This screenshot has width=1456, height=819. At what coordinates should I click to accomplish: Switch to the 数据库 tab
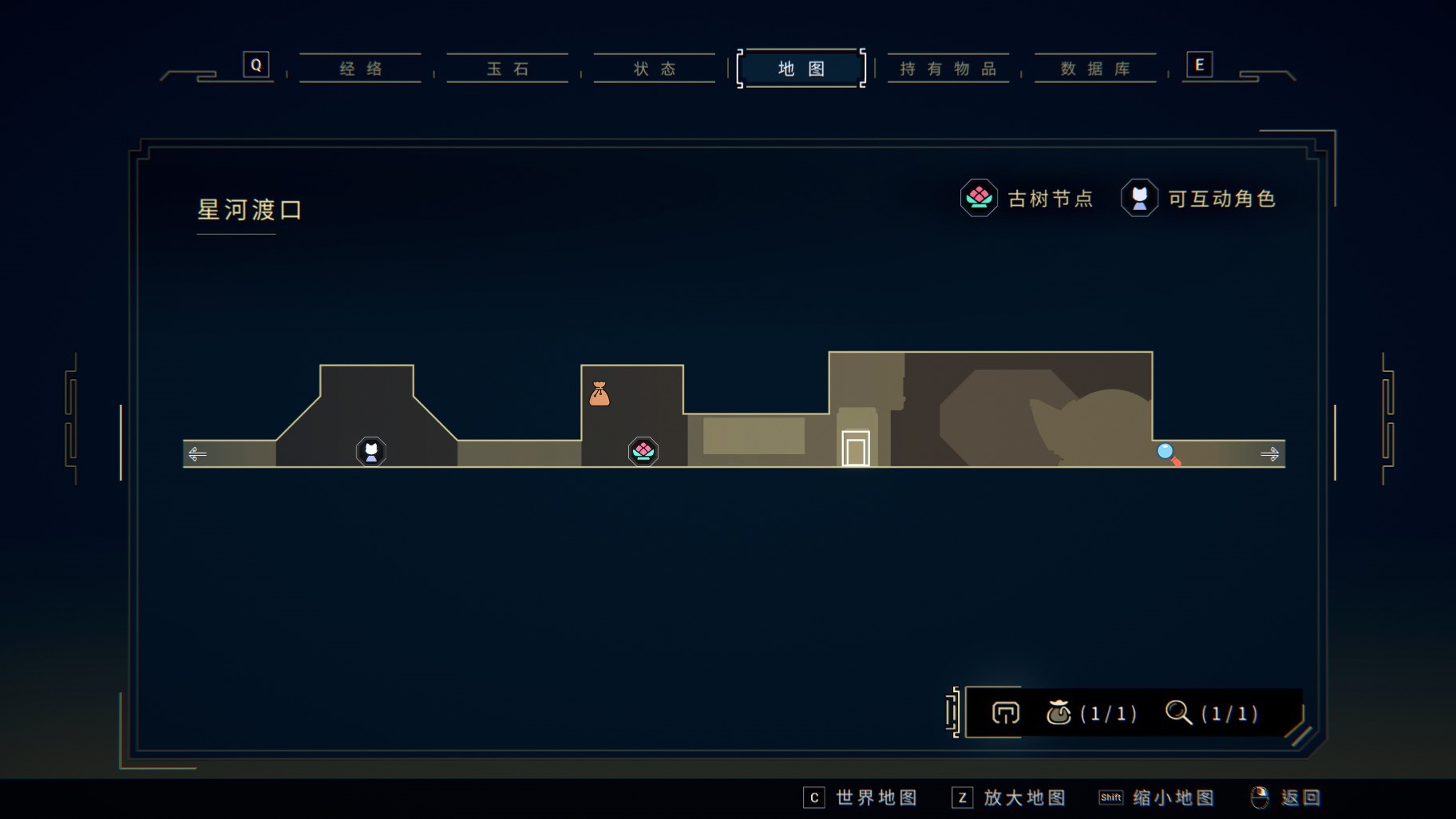pyautogui.click(x=1095, y=69)
